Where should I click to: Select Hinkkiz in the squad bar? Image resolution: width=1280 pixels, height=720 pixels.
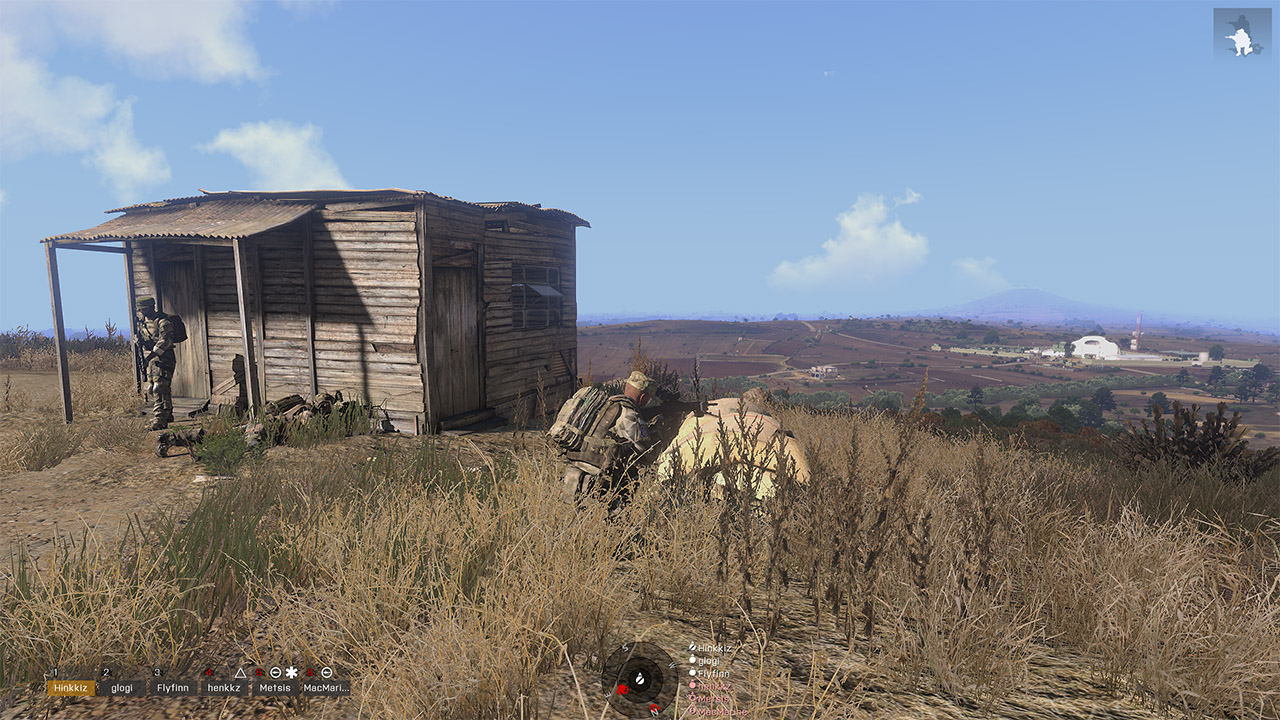71,688
